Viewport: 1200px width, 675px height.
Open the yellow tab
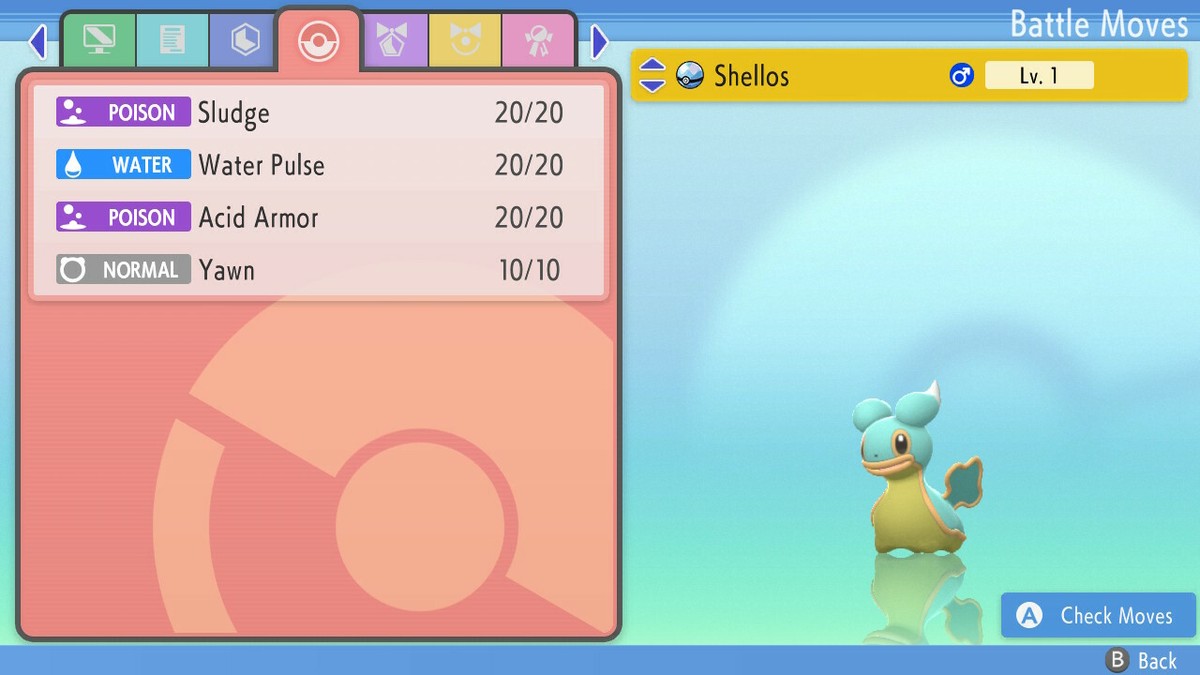465,40
